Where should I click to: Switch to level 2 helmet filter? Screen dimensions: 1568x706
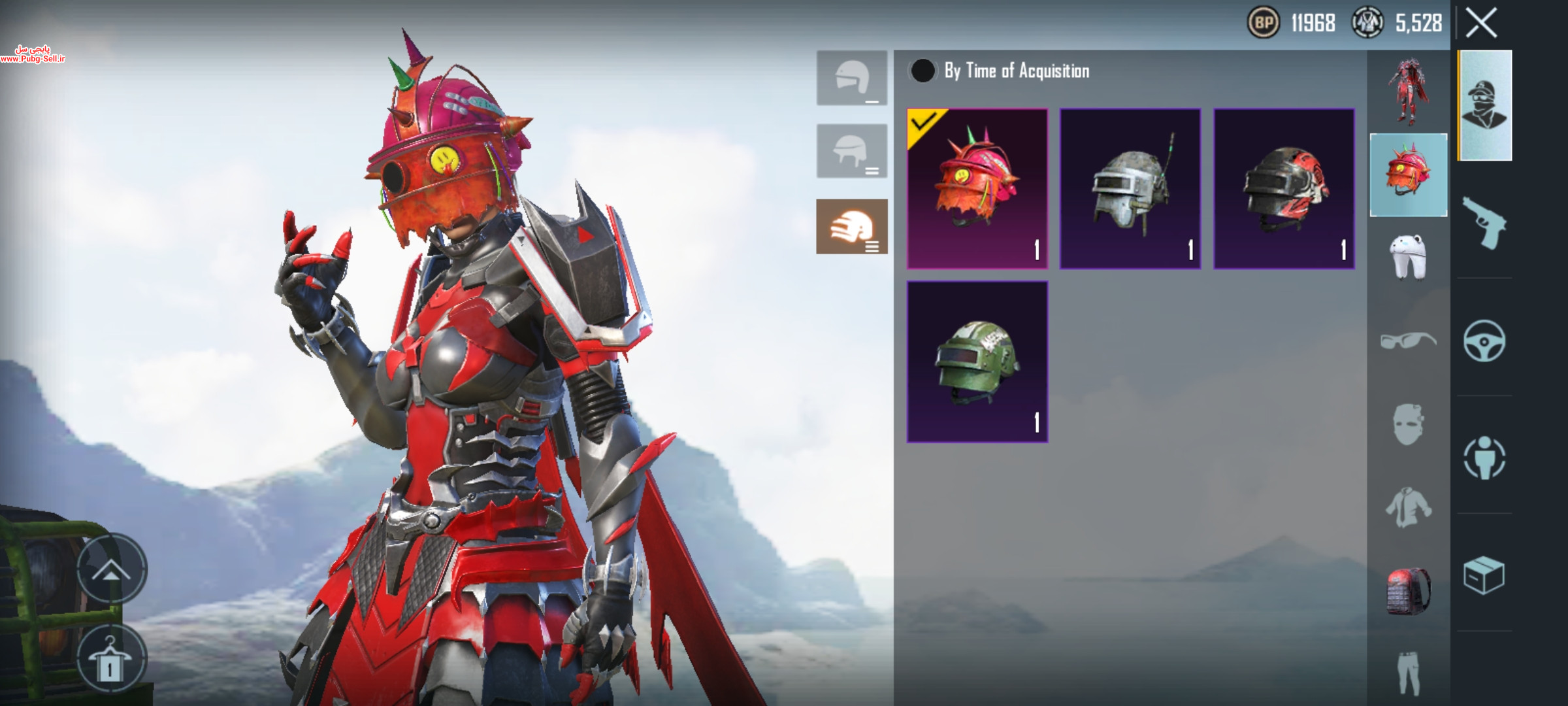pyautogui.click(x=852, y=151)
